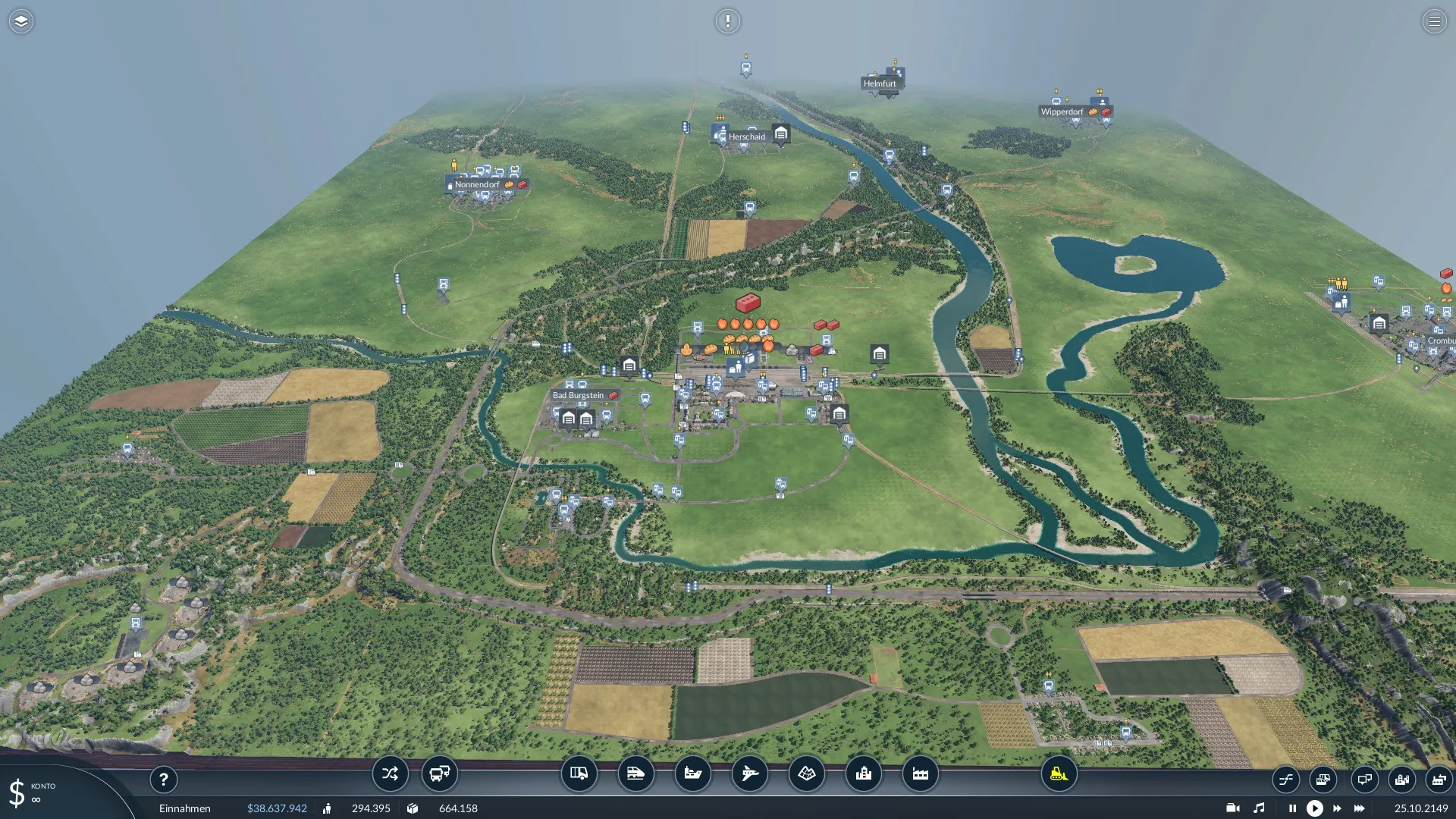The width and height of the screenshot is (1456, 819).
Task: Open the camera tool
Action: 1232,808
